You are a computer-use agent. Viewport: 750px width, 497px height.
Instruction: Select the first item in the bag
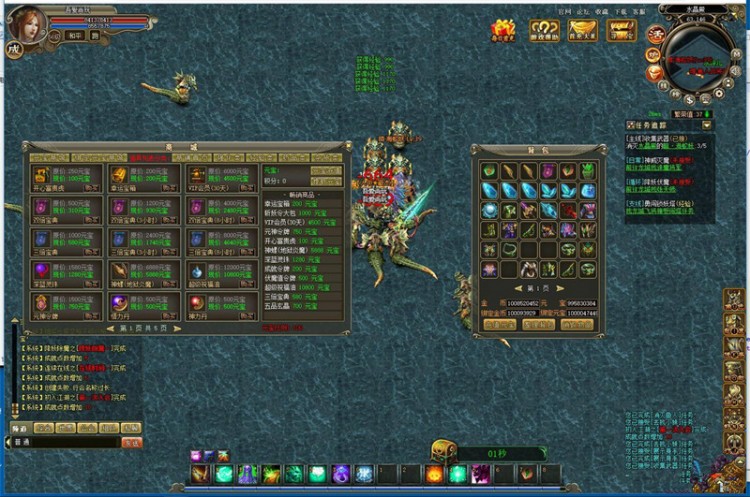tap(490, 171)
